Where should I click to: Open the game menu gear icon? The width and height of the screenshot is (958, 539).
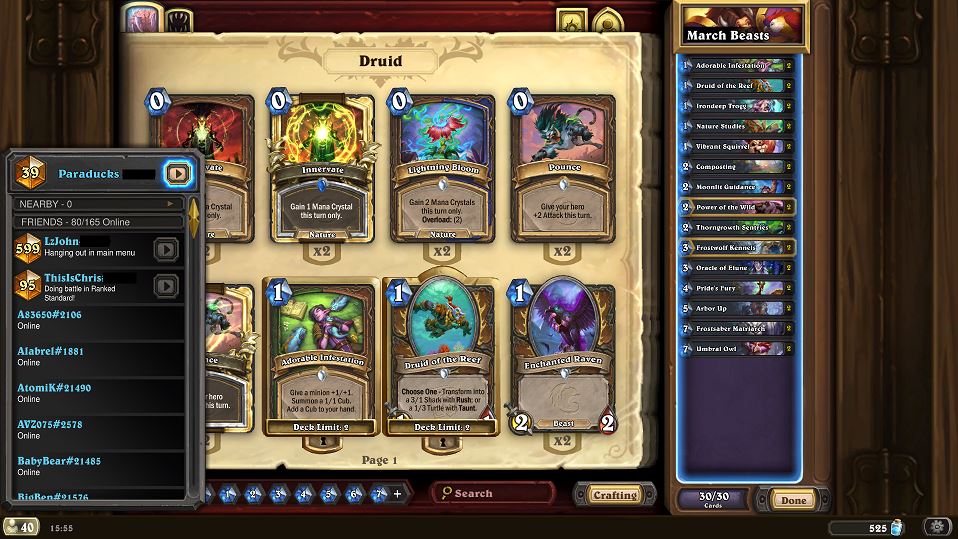tap(936, 526)
